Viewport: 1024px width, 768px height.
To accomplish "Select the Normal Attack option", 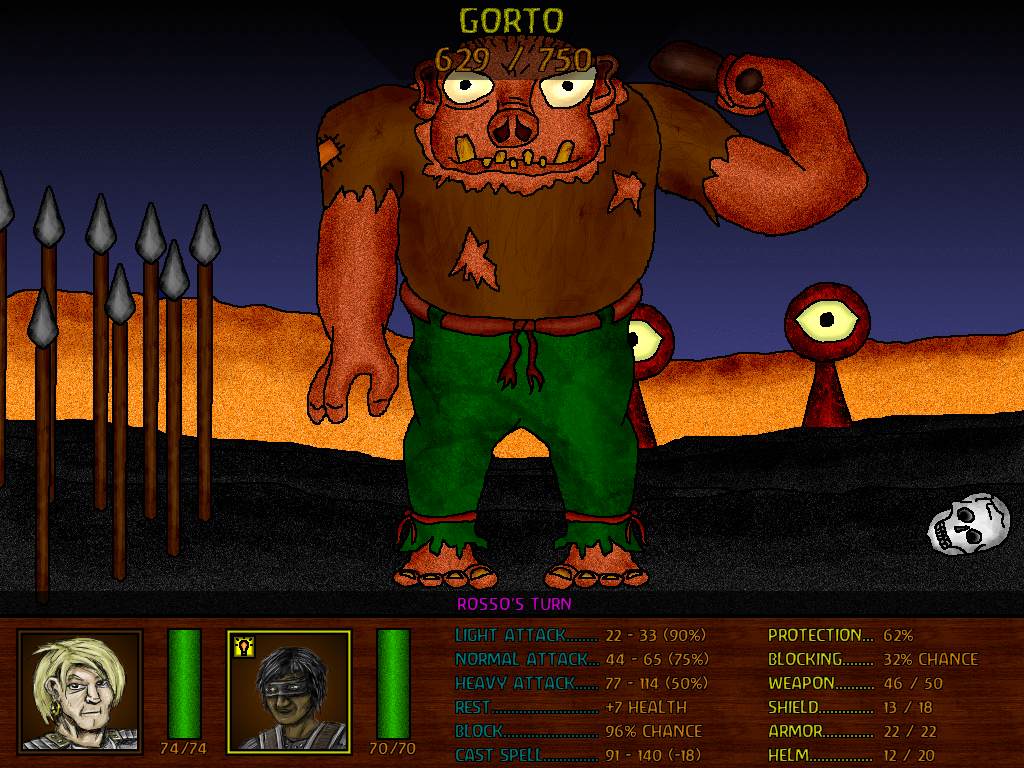I will point(581,659).
